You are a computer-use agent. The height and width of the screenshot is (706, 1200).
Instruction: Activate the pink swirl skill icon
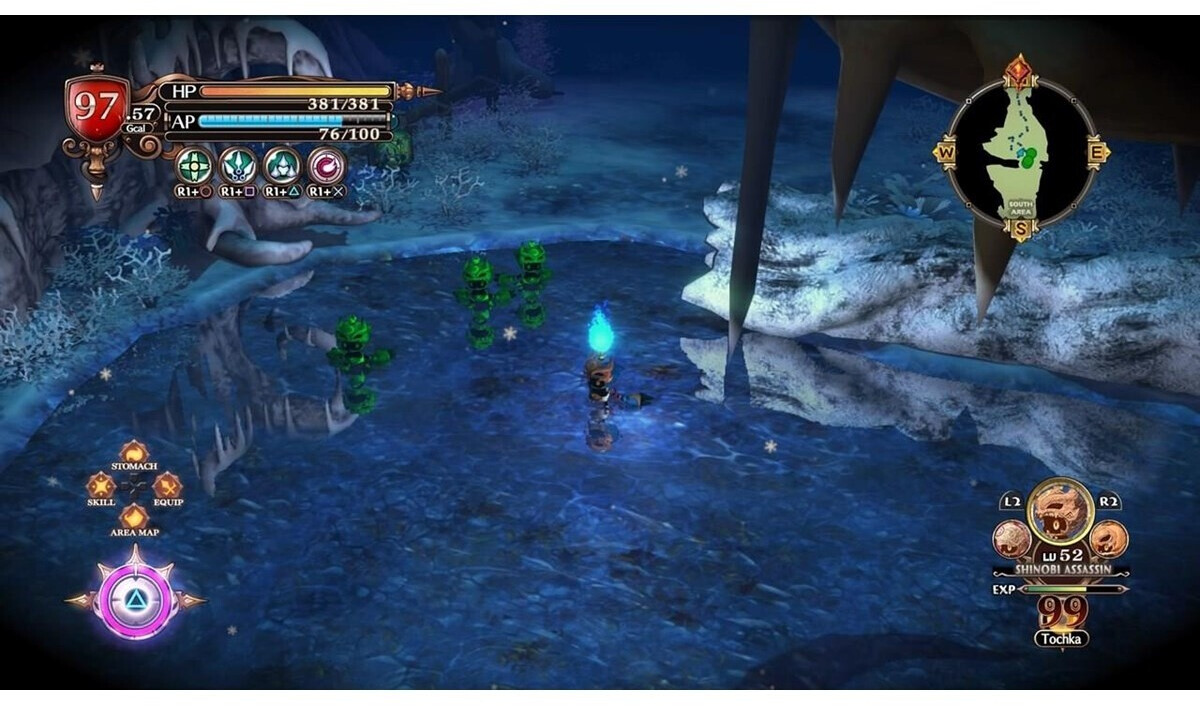(x=326, y=165)
